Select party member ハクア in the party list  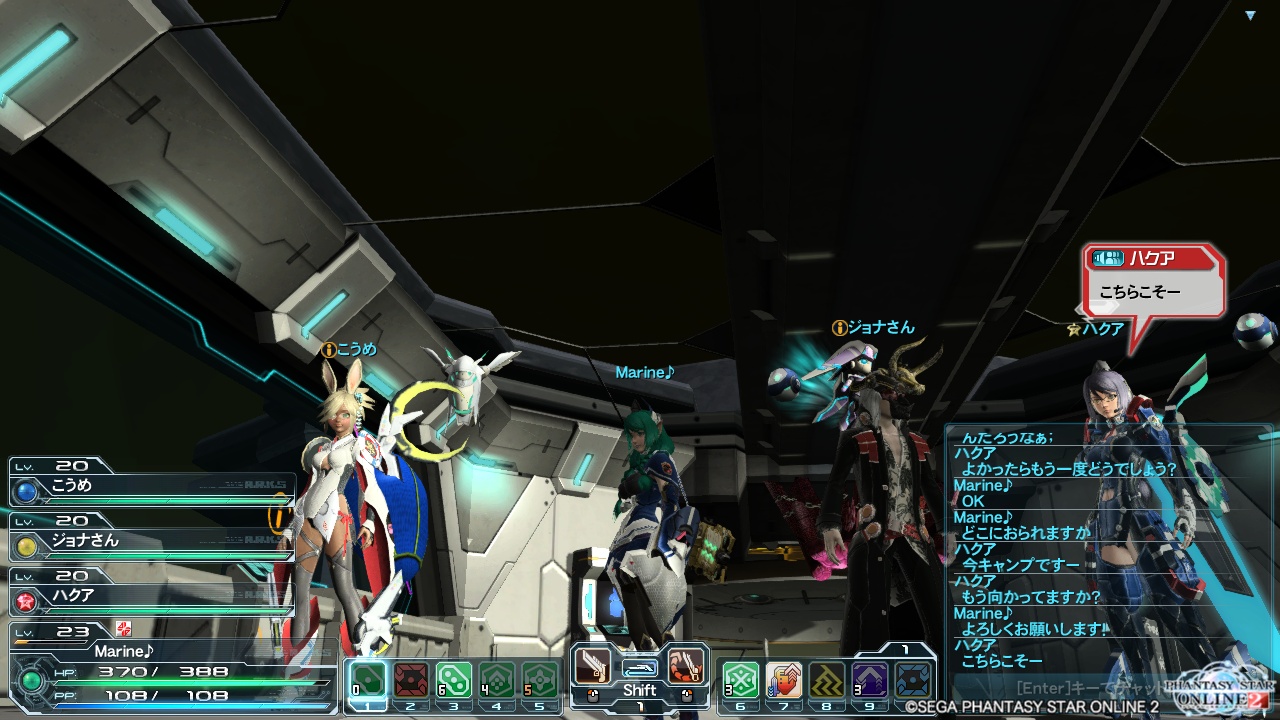[150, 596]
